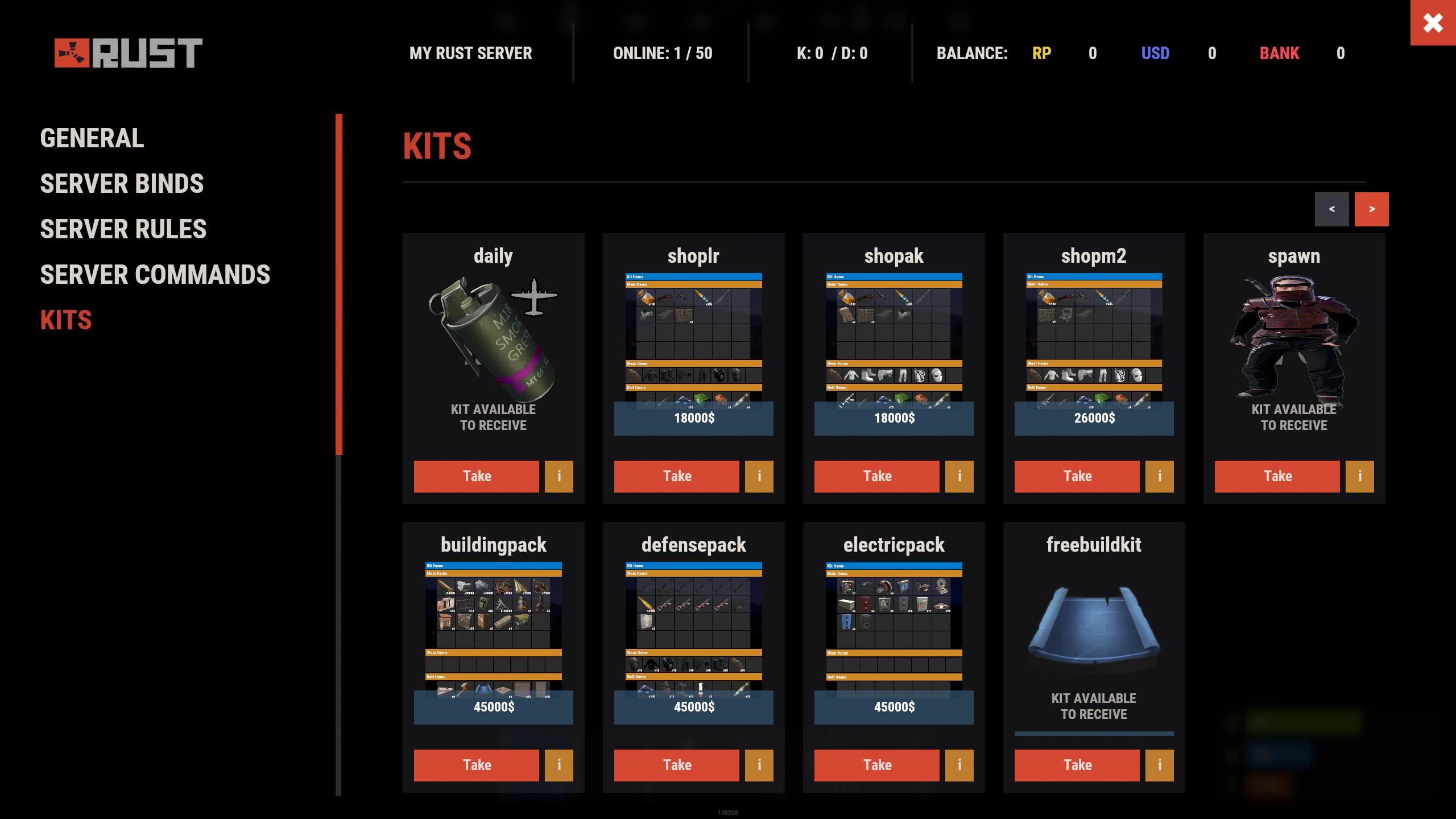
Task: Close the server menu with X
Action: 1433,23
